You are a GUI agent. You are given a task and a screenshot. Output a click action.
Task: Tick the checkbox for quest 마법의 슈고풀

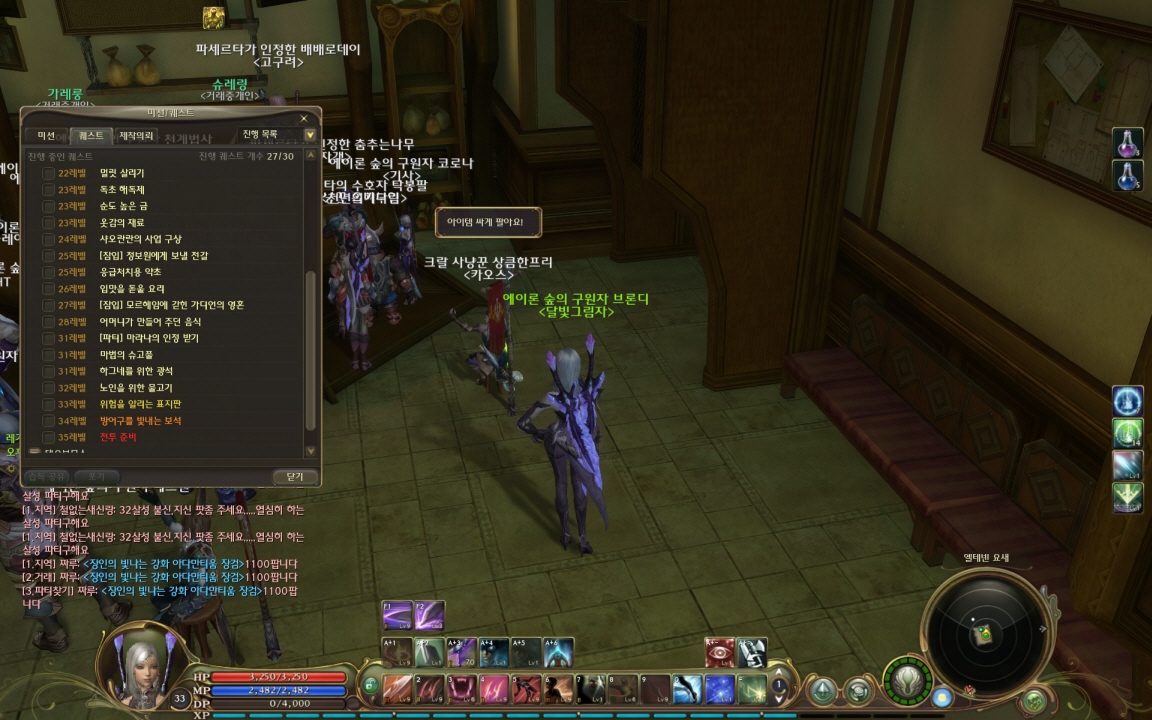pyautogui.click(x=48, y=355)
